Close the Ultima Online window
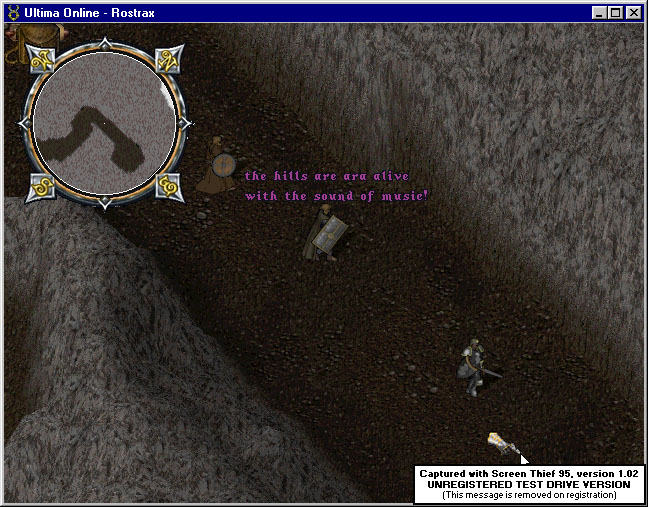Image resolution: width=648 pixels, height=507 pixels. point(633,13)
